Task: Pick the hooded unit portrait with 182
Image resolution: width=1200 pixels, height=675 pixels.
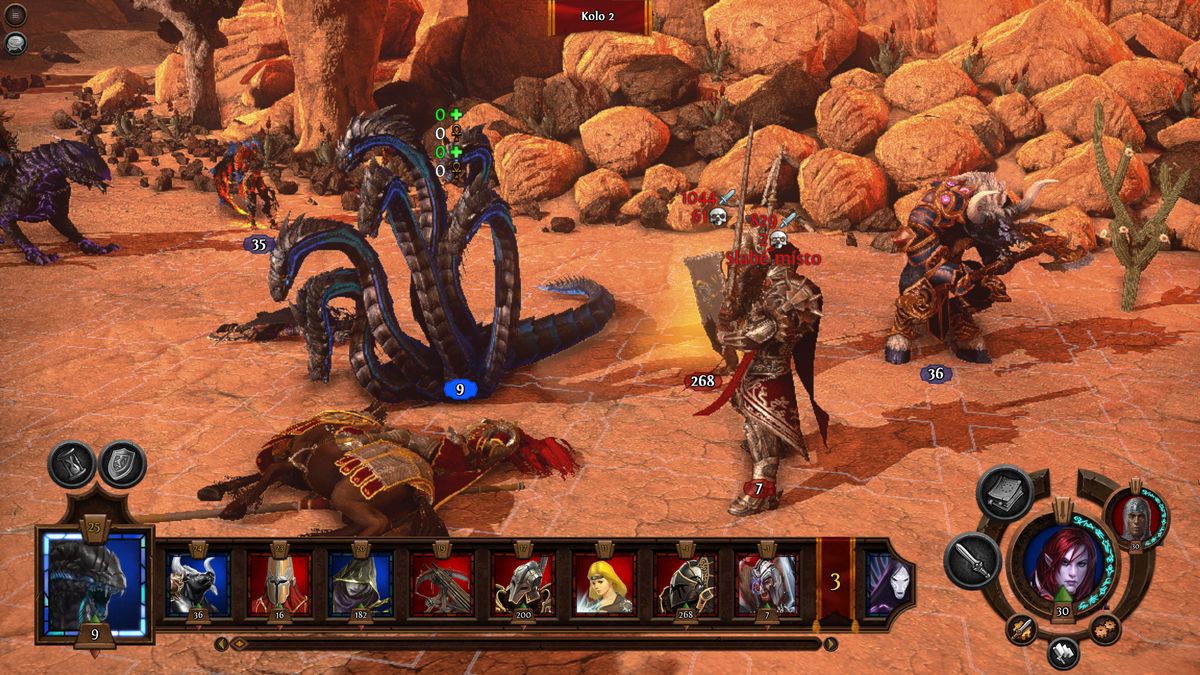Action: point(360,582)
